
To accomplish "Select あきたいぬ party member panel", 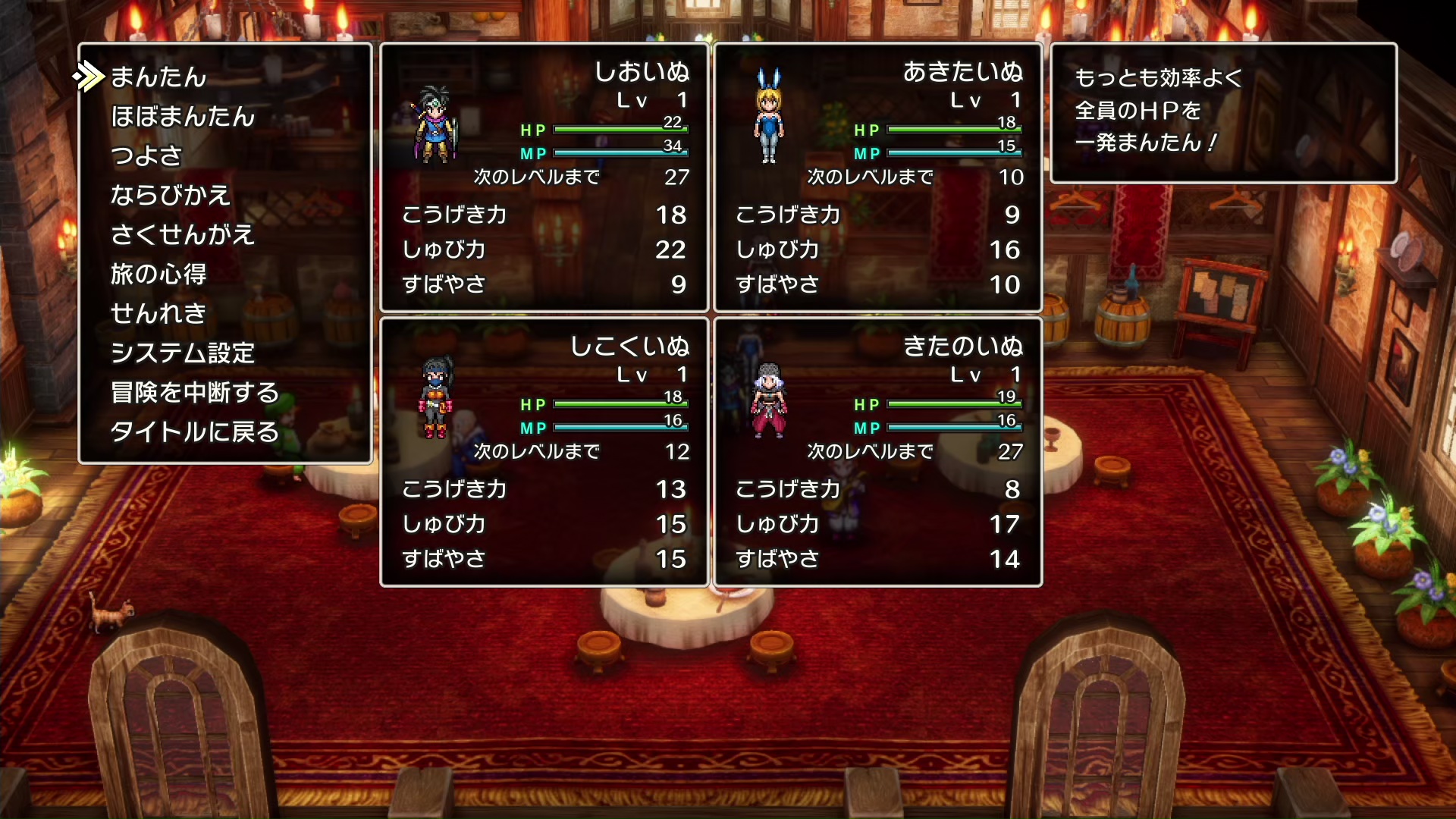I will [x=877, y=177].
